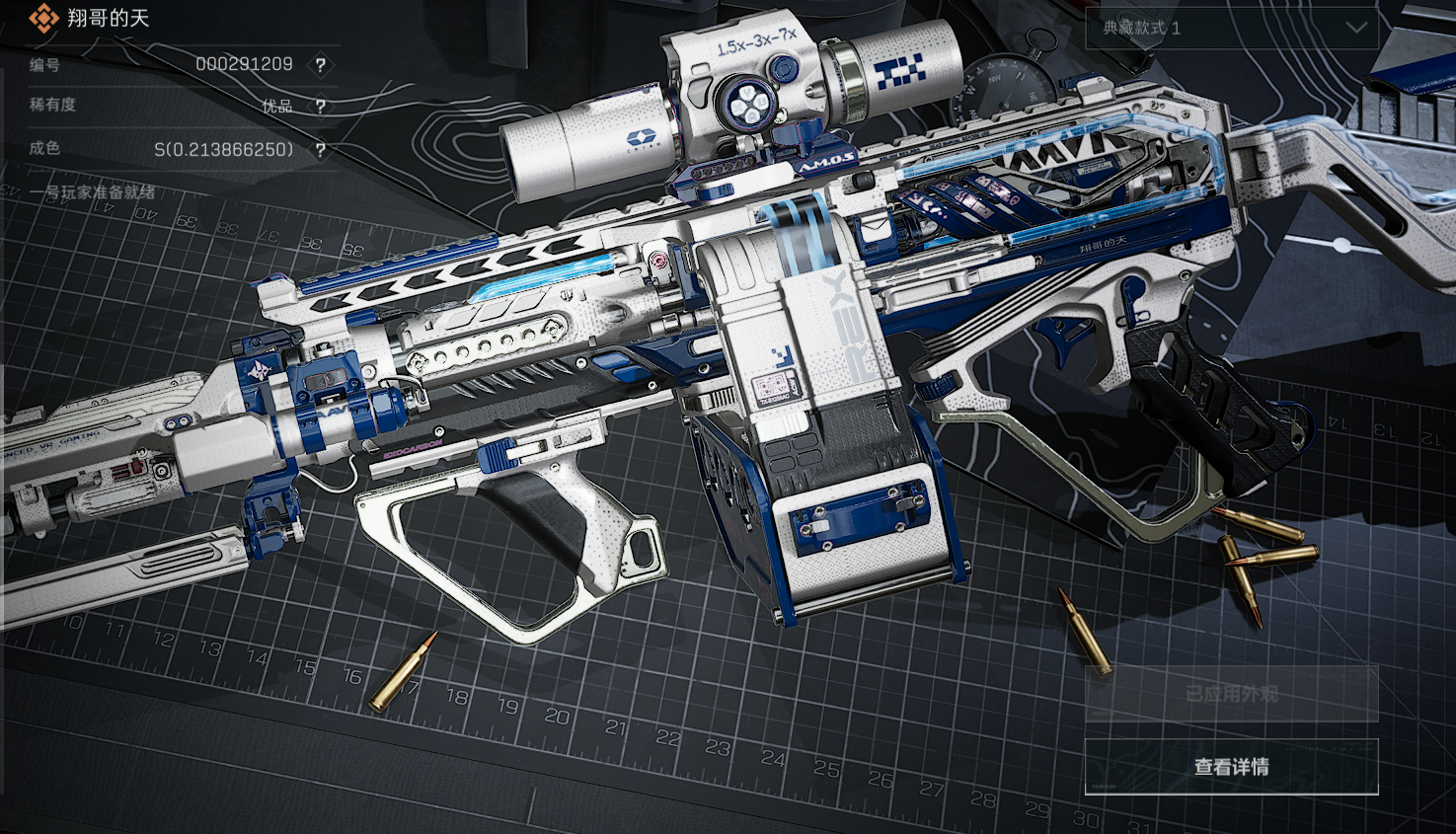
Task: Show help for the 稀有度 rarity
Action: (x=320, y=107)
